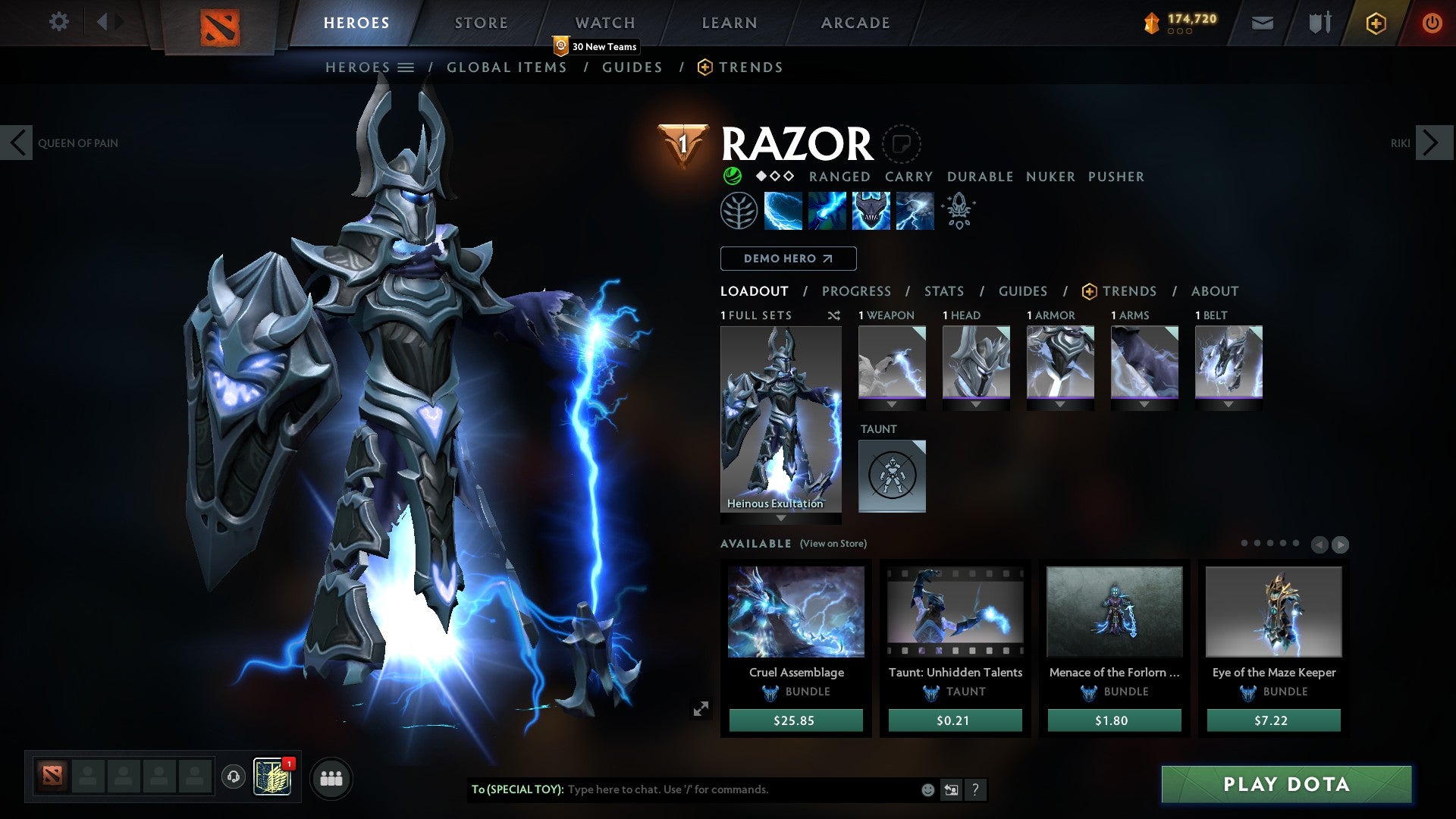Open the Weapon slot dropdown chevron
Viewport: 1456px width, 819px height.
[892, 403]
